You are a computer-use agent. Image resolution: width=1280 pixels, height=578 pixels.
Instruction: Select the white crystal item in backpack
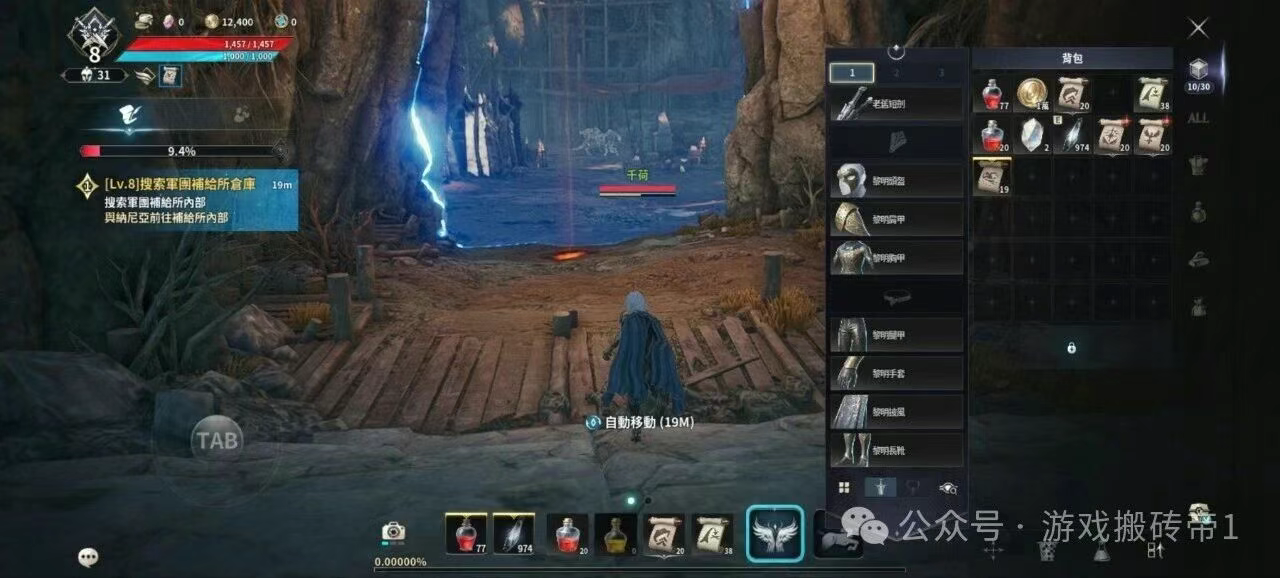(x=1032, y=135)
